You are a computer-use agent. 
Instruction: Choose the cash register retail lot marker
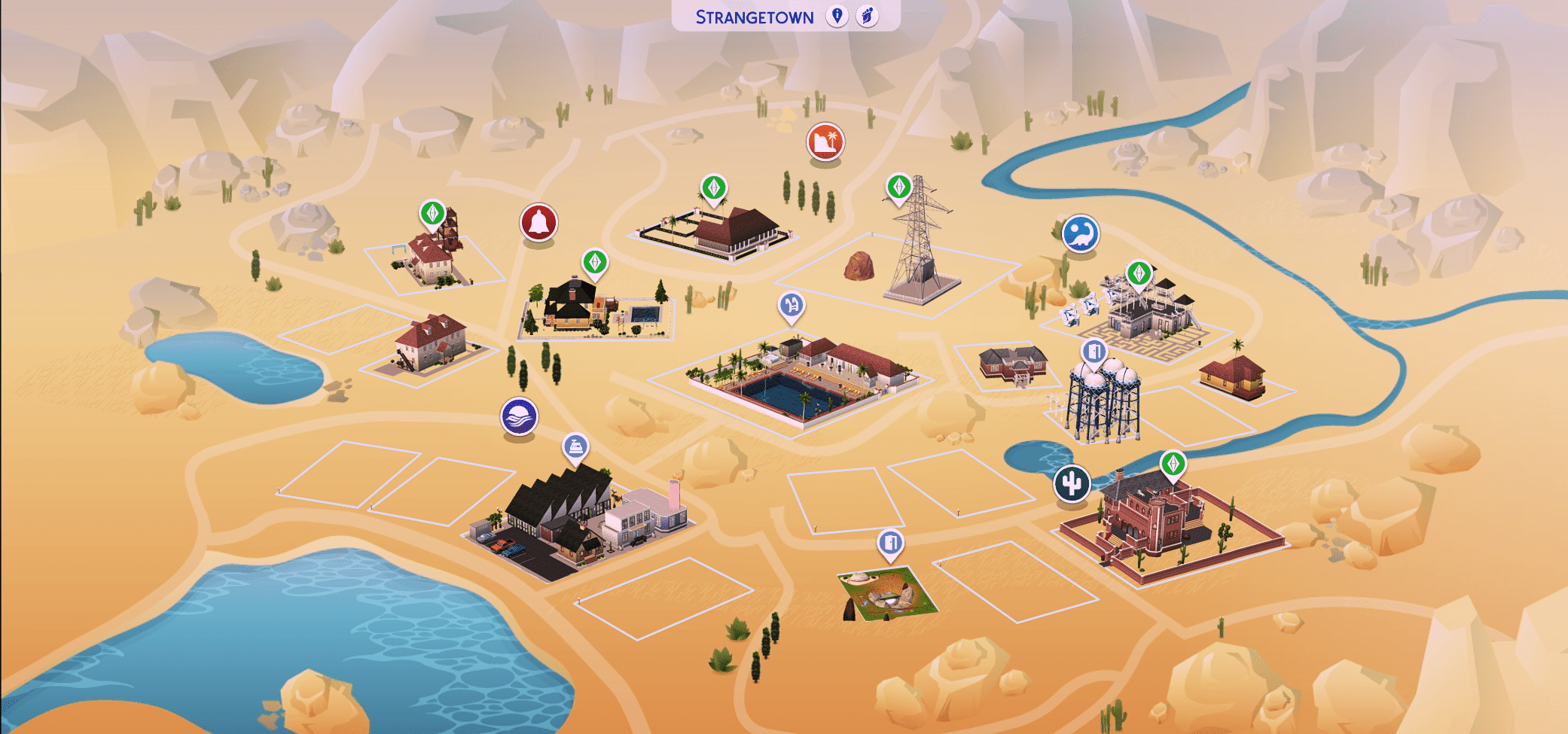coord(575,446)
